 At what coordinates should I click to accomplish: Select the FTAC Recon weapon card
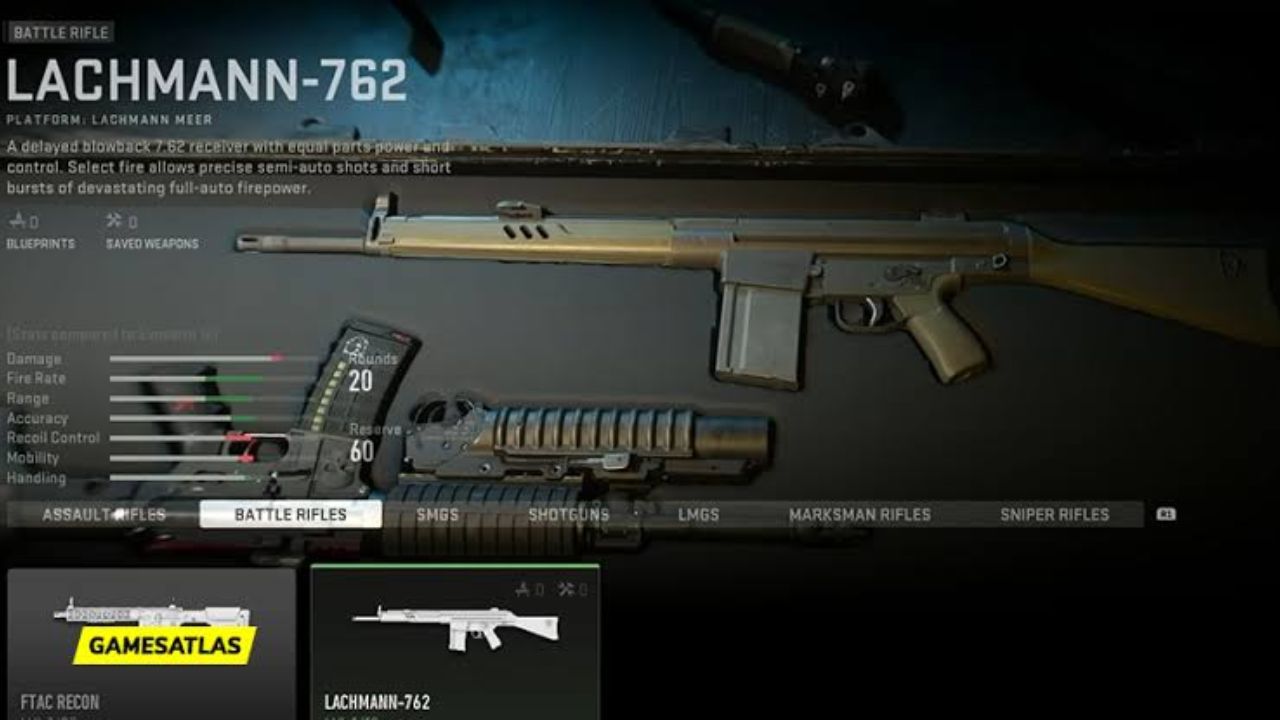[x=148, y=640]
